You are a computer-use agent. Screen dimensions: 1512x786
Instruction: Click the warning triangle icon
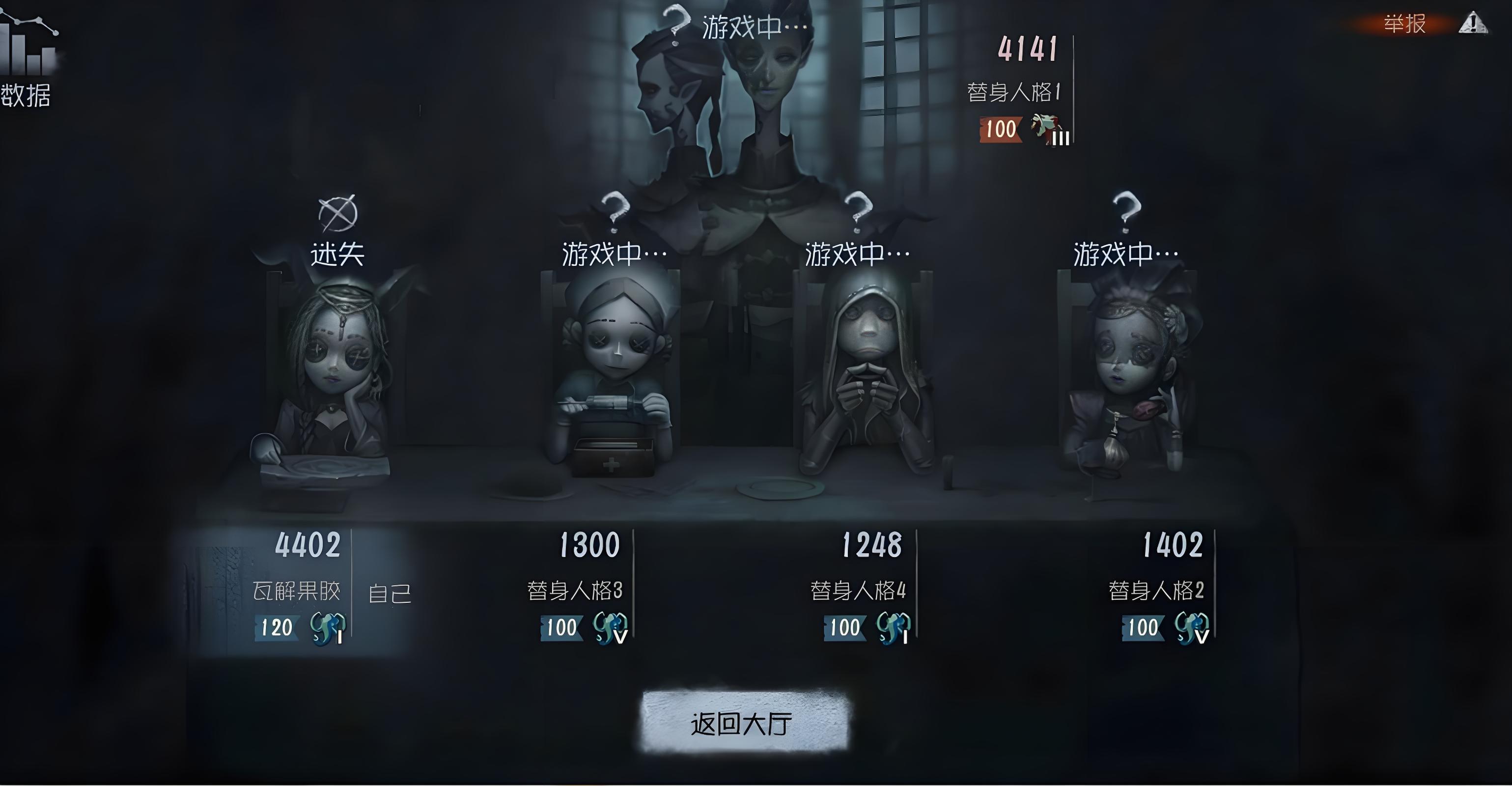tap(1473, 24)
